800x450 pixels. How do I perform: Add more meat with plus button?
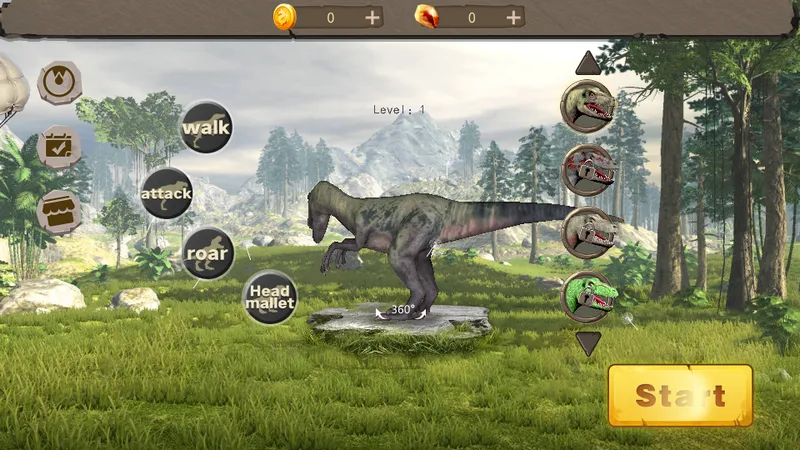pyautogui.click(x=514, y=17)
